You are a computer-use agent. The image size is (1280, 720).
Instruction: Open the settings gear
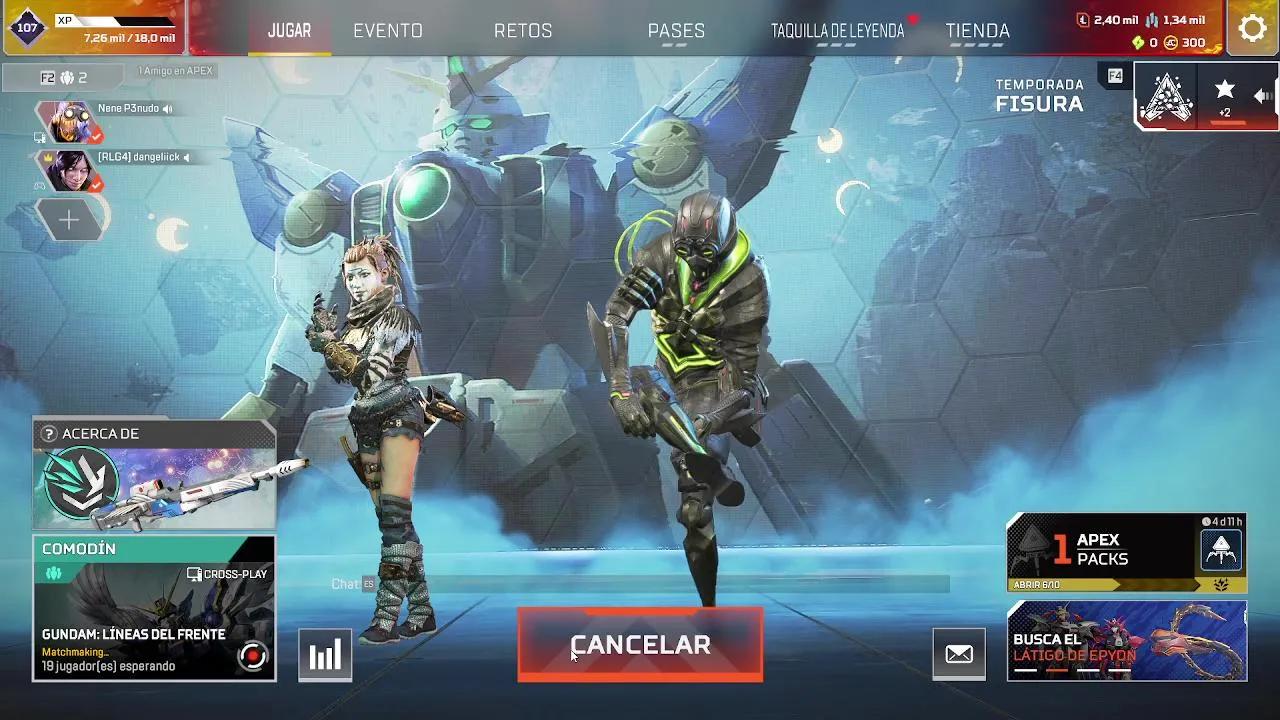[x=1251, y=29]
